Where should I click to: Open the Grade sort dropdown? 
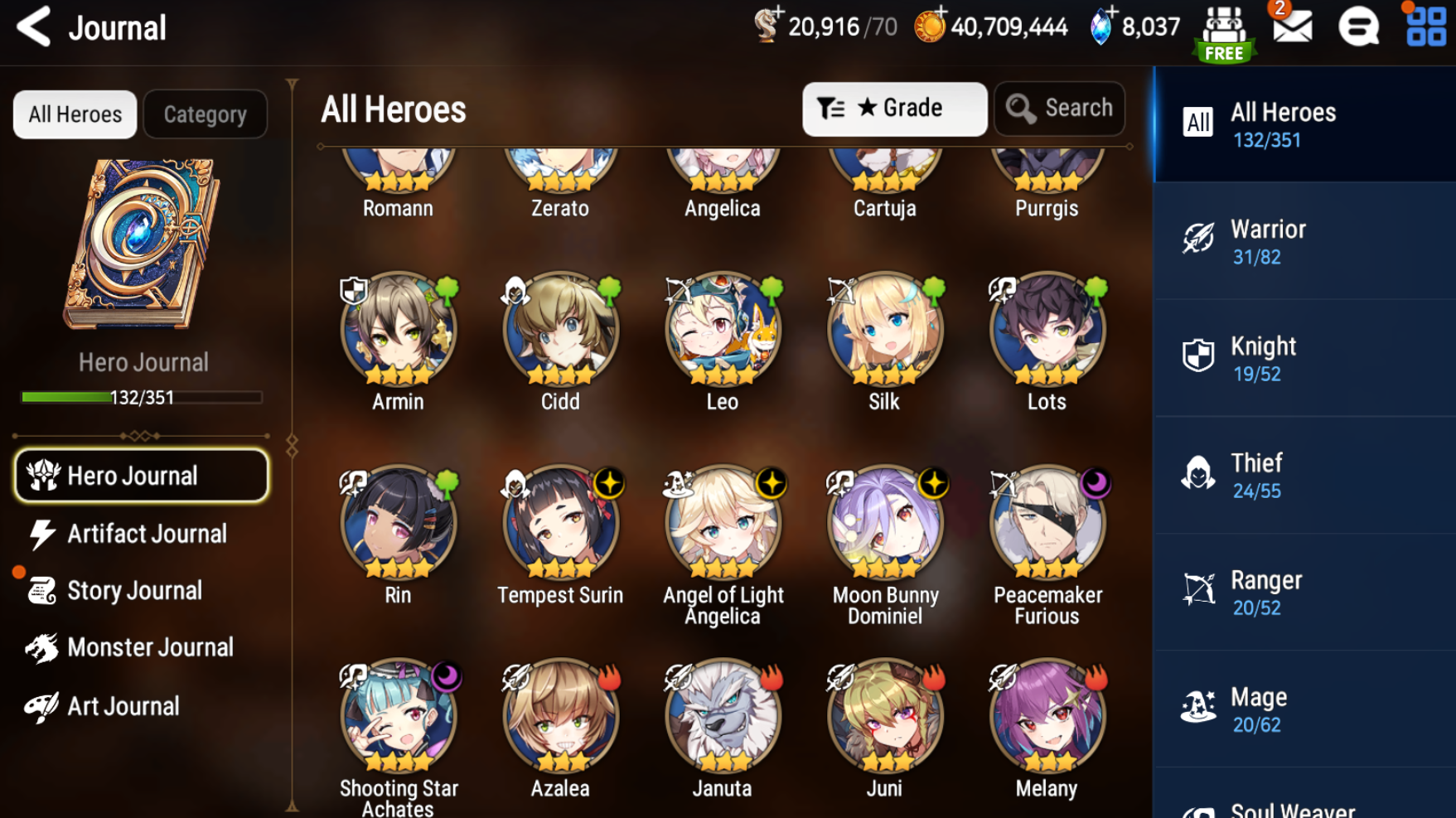894,109
